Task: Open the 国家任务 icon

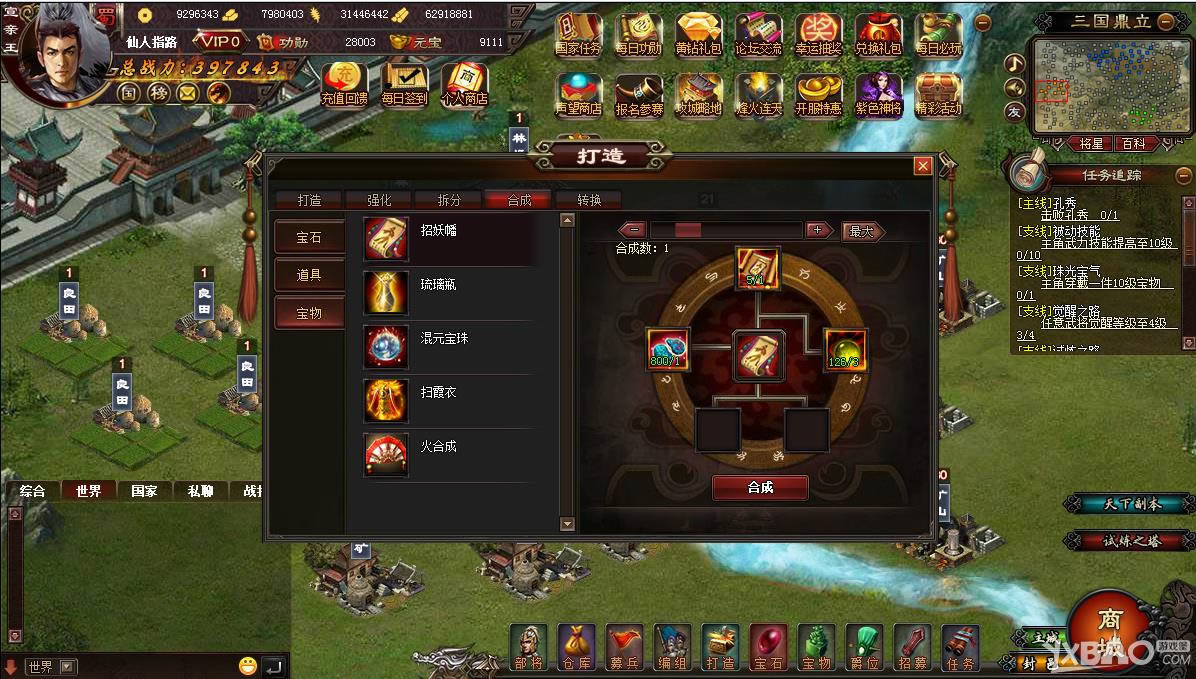Action: [579, 34]
